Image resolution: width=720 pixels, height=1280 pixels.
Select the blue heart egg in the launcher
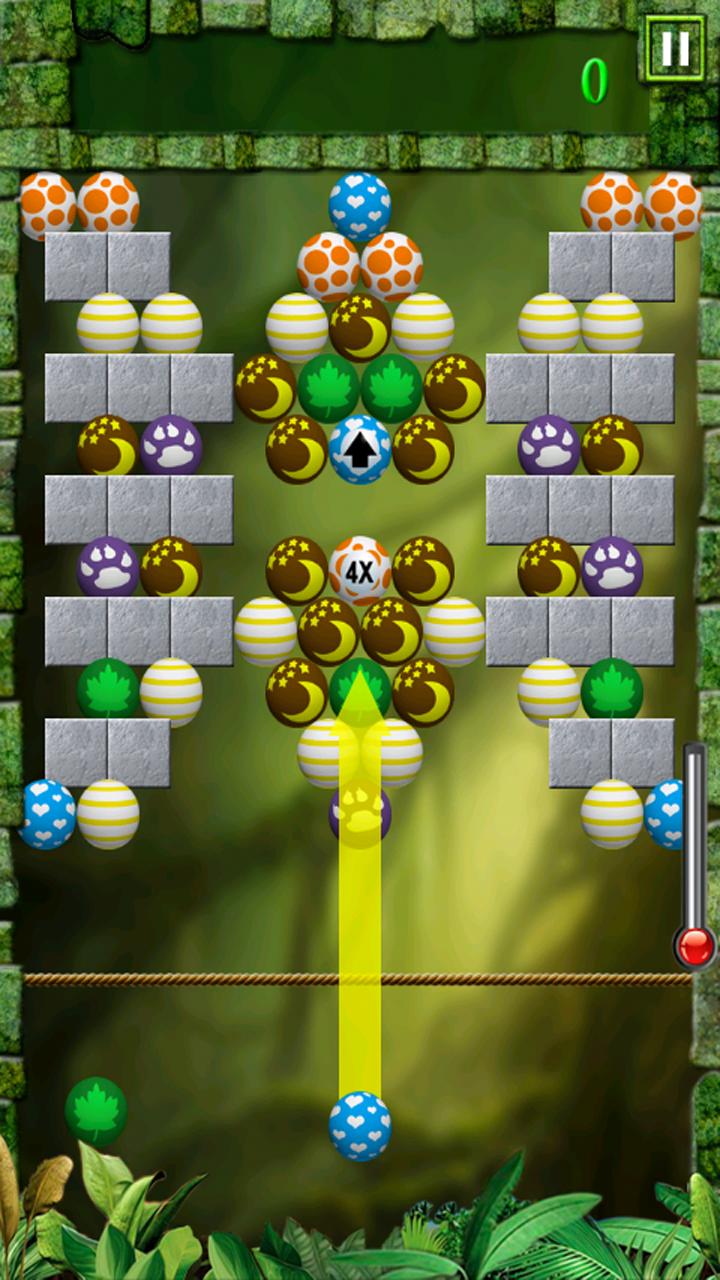click(360, 1126)
